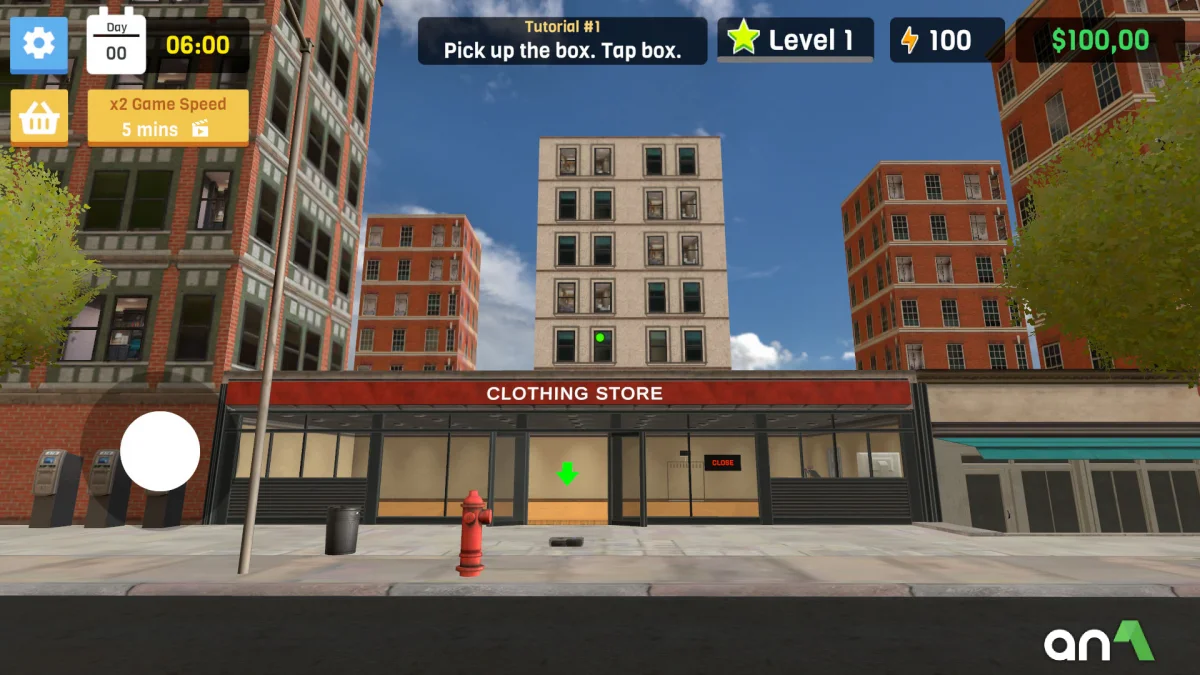Tap the white virtual joystick

[x=160, y=451]
